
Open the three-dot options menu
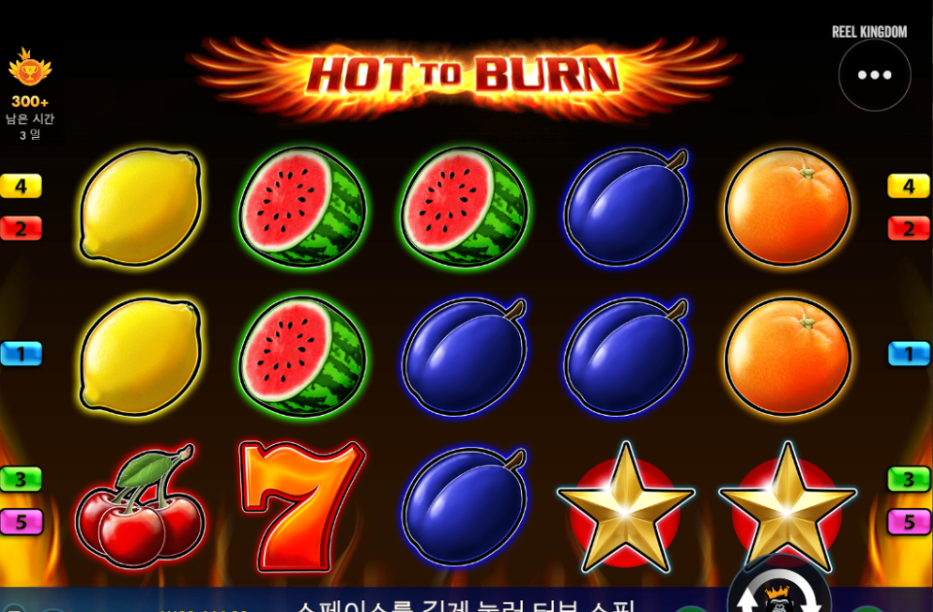(874, 75)
